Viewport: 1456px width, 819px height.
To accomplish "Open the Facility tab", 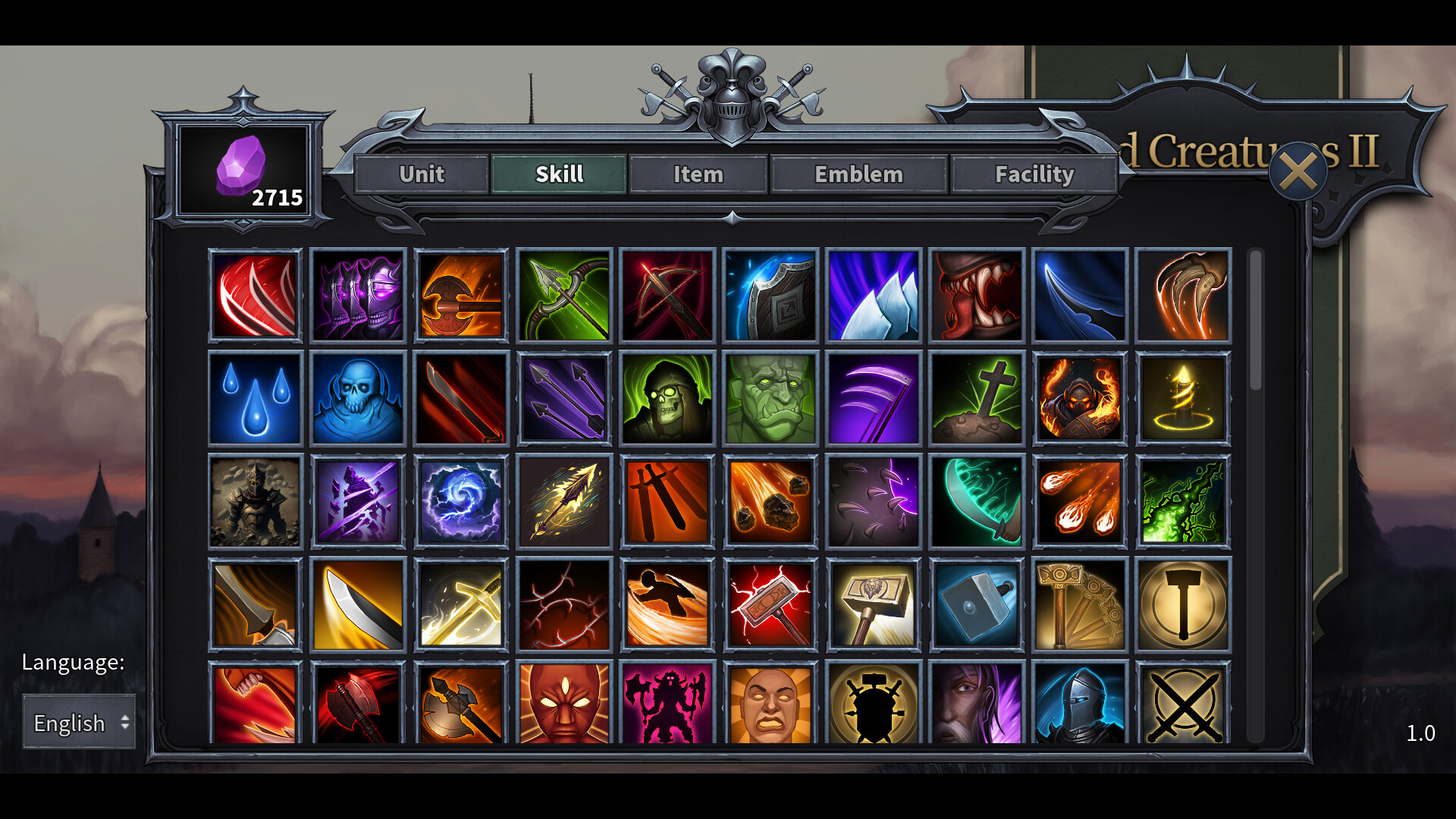I will point(1035,174).
